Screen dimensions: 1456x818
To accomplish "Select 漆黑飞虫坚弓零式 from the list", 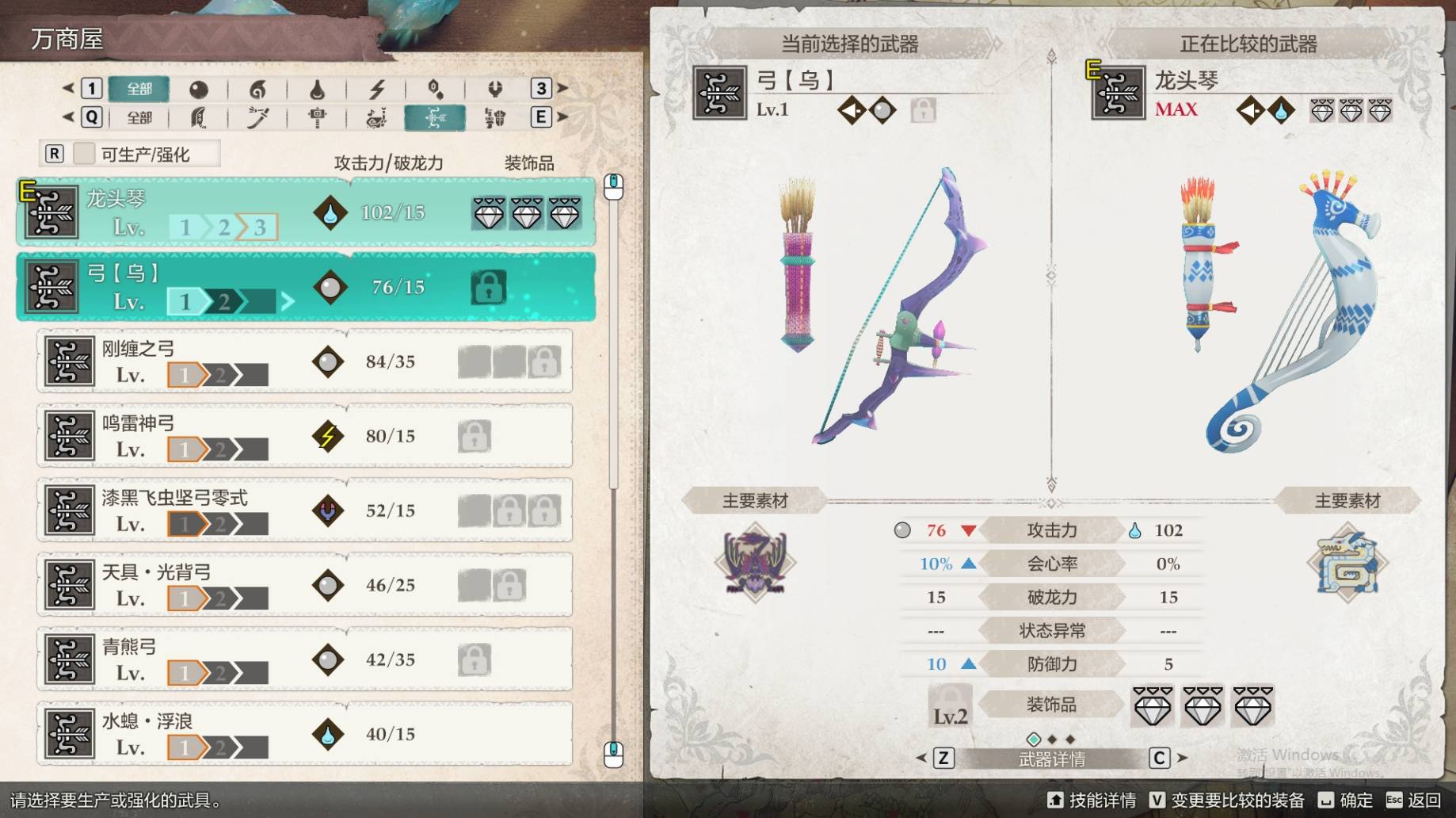I will coord(305,510).
